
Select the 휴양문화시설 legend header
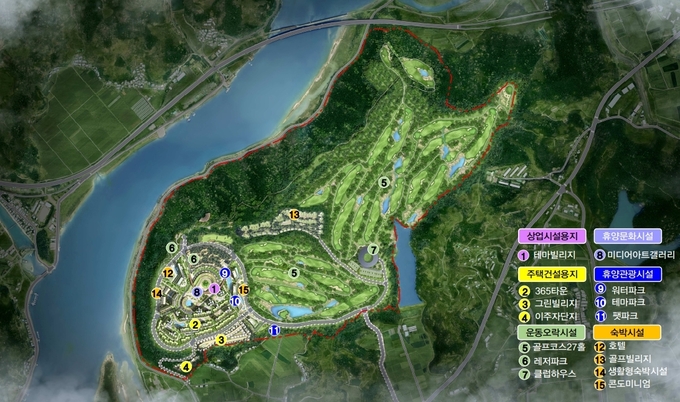pyautogui.click(x=625, y=237)
